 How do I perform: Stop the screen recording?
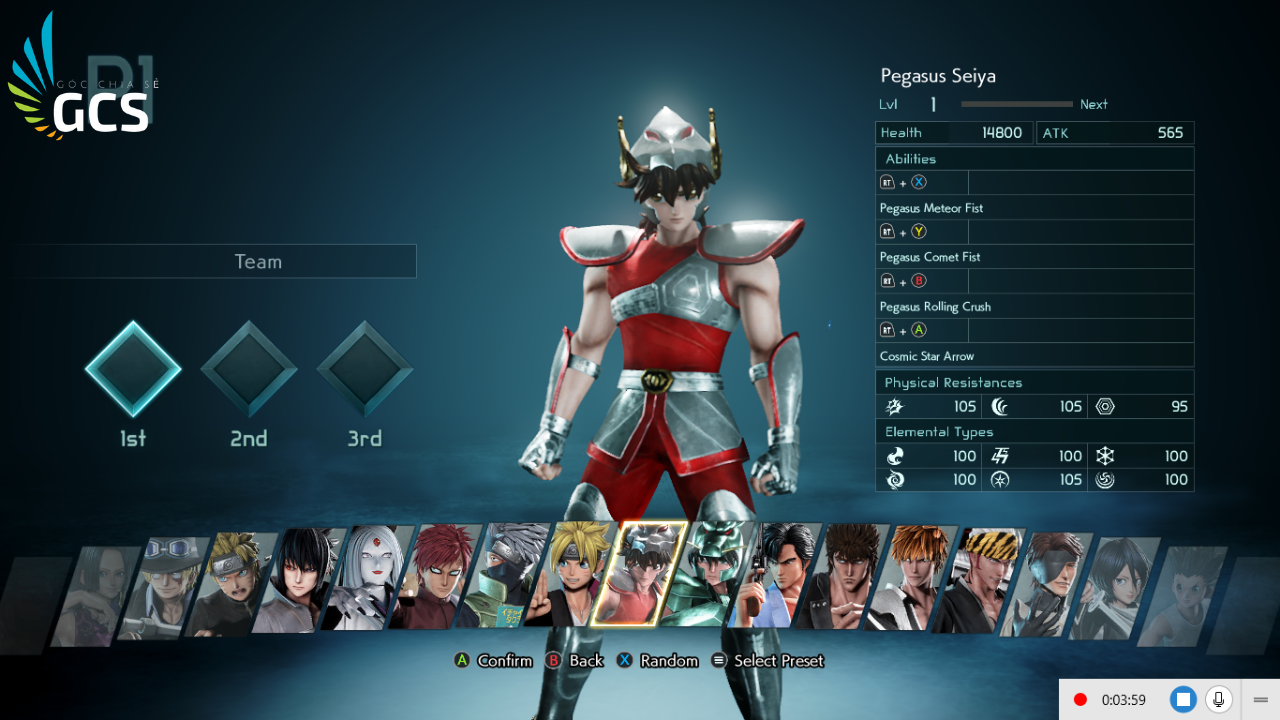(x=1183, y=700)
